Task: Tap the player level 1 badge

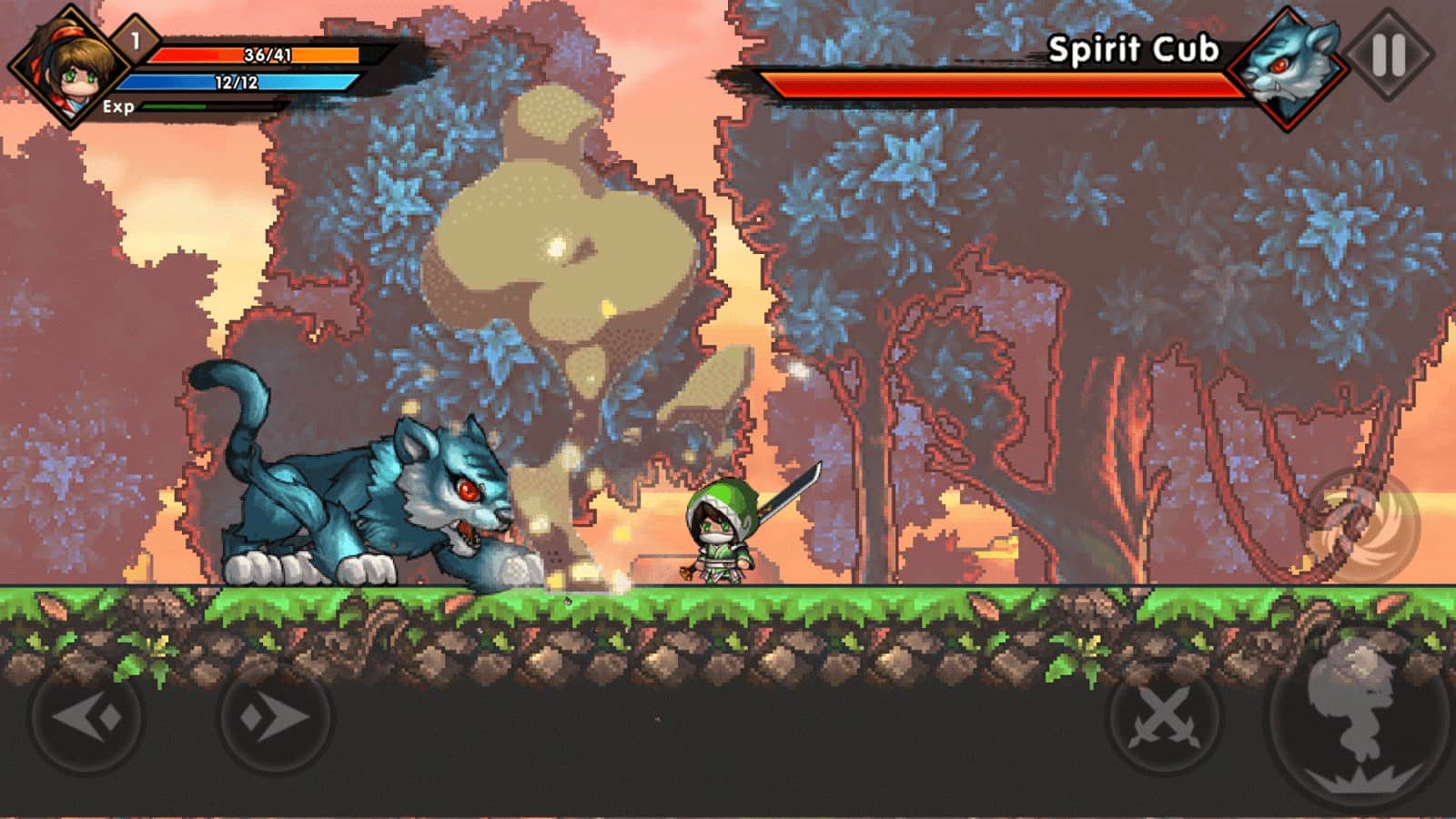Action: click(133, 38)
